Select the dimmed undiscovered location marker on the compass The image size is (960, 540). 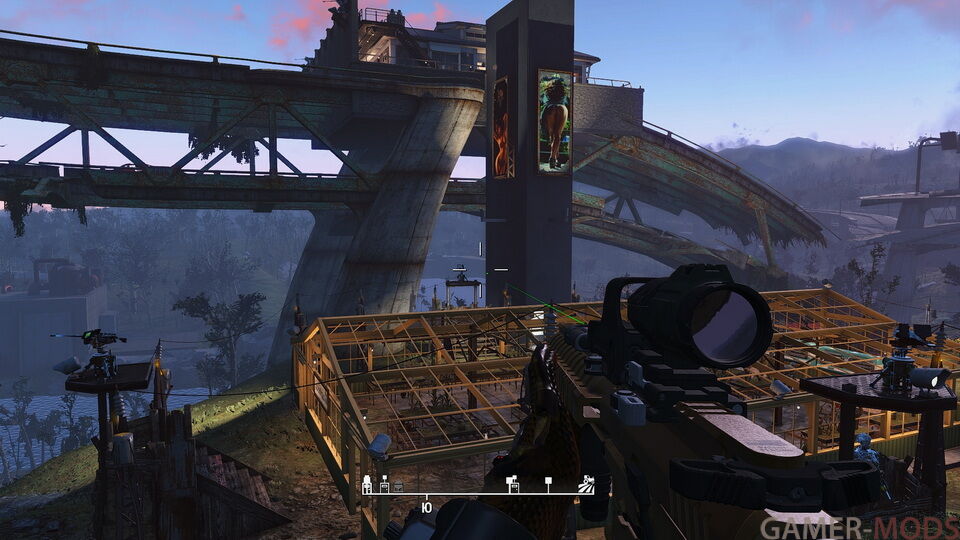click(398, 485)
